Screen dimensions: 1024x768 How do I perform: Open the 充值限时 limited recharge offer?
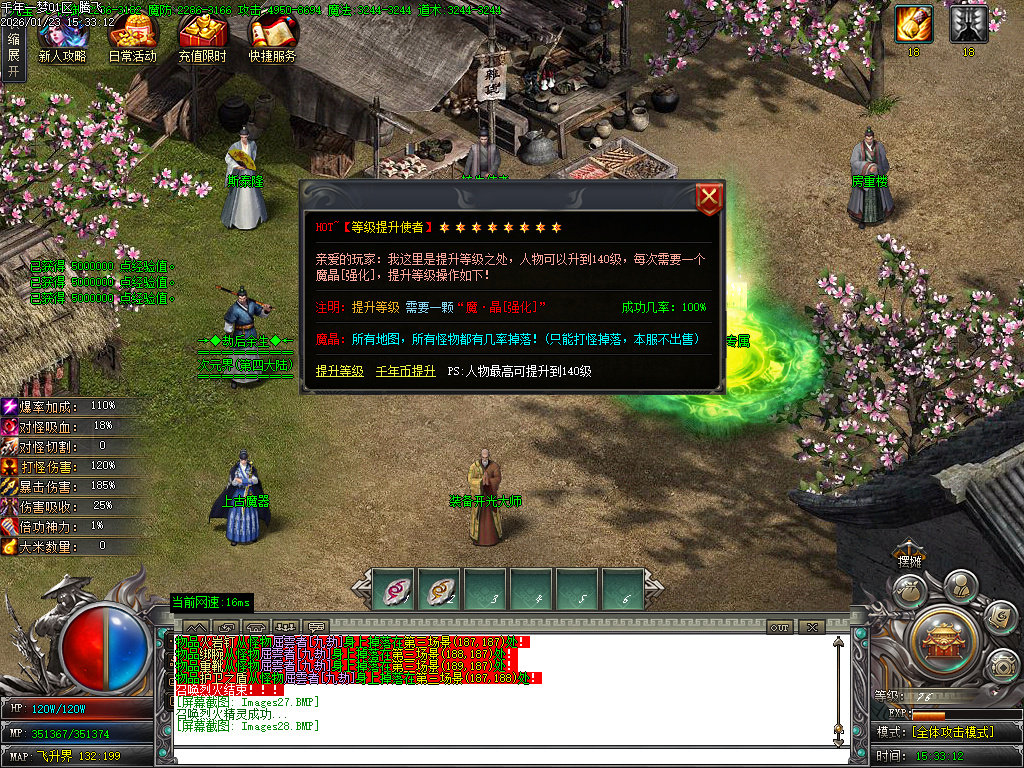tap(202, 40)
